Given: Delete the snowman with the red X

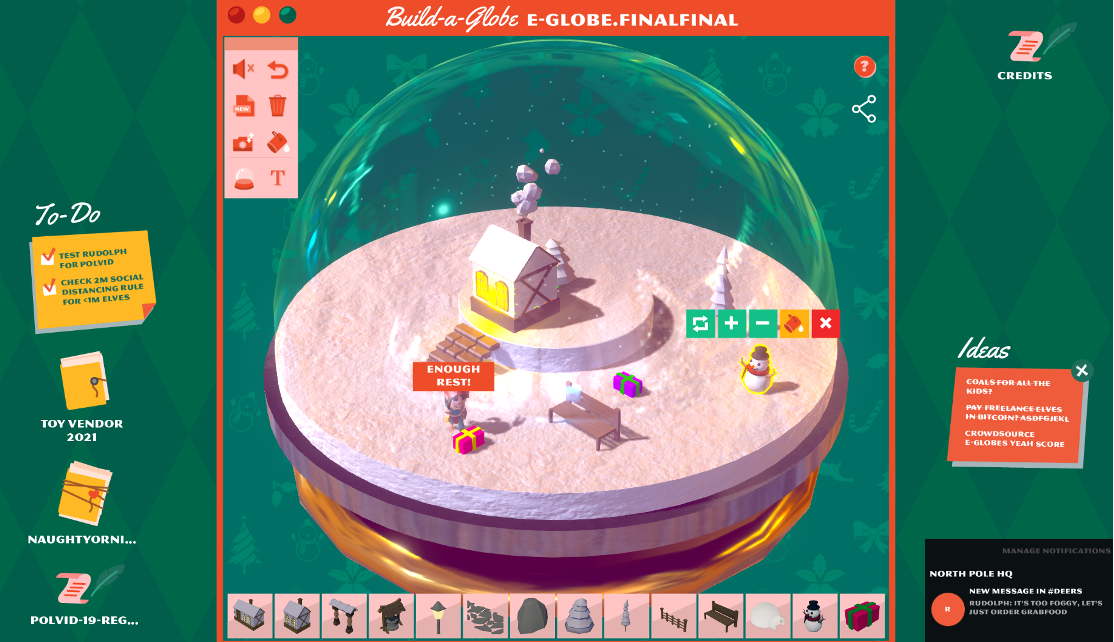Looking at the screenshot, I should click(x=825, y=323).
